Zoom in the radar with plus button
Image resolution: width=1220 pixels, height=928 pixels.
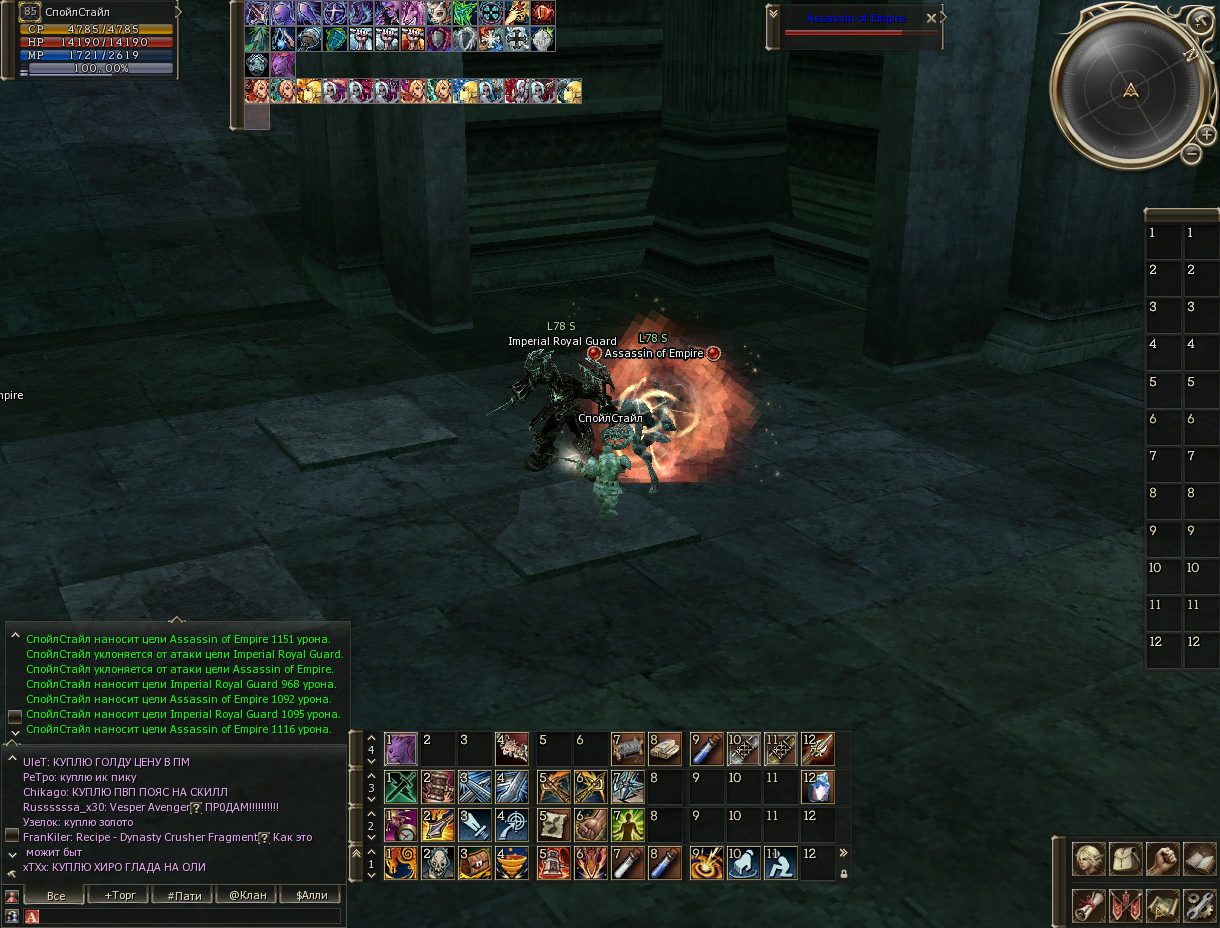tap(1206, 134)
